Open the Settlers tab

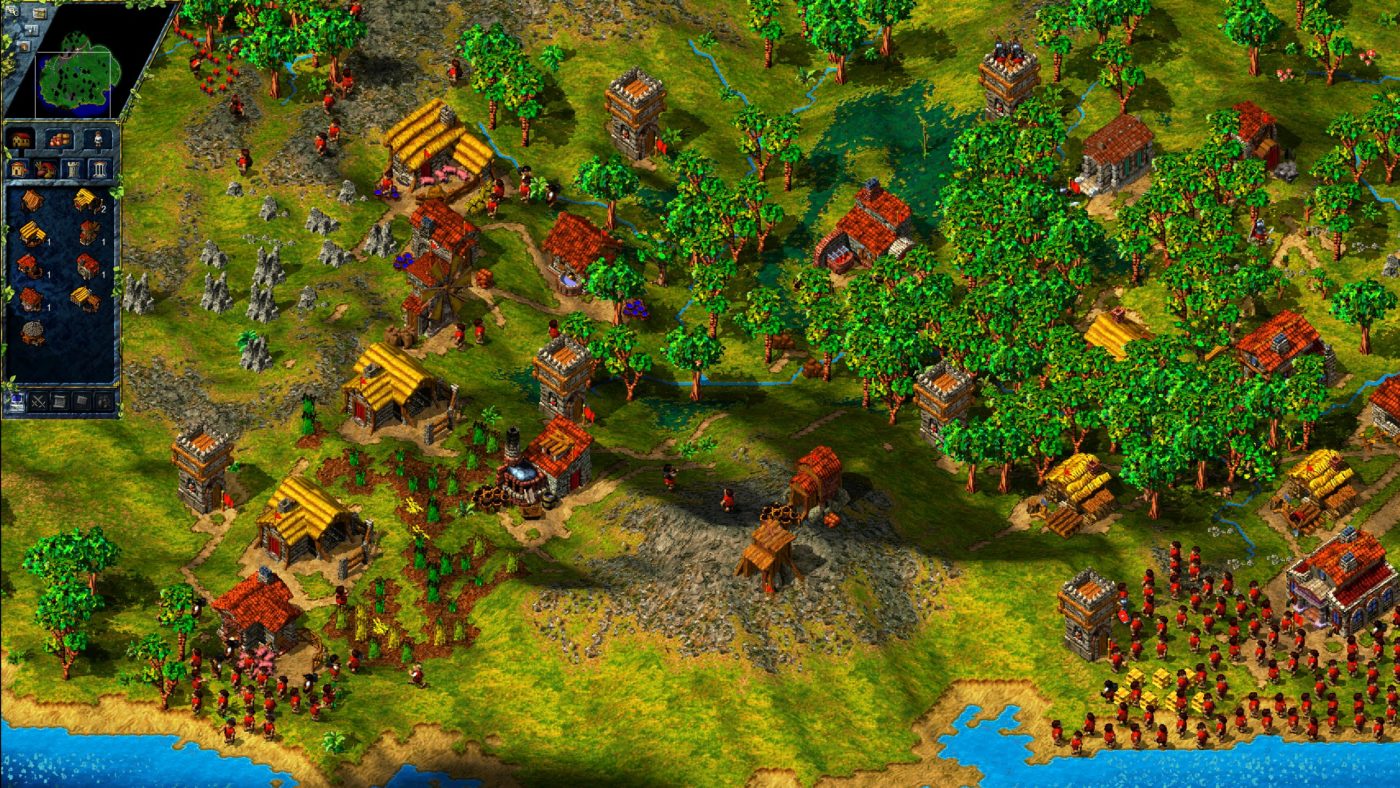pyautogui.click(x=98, y=139)
